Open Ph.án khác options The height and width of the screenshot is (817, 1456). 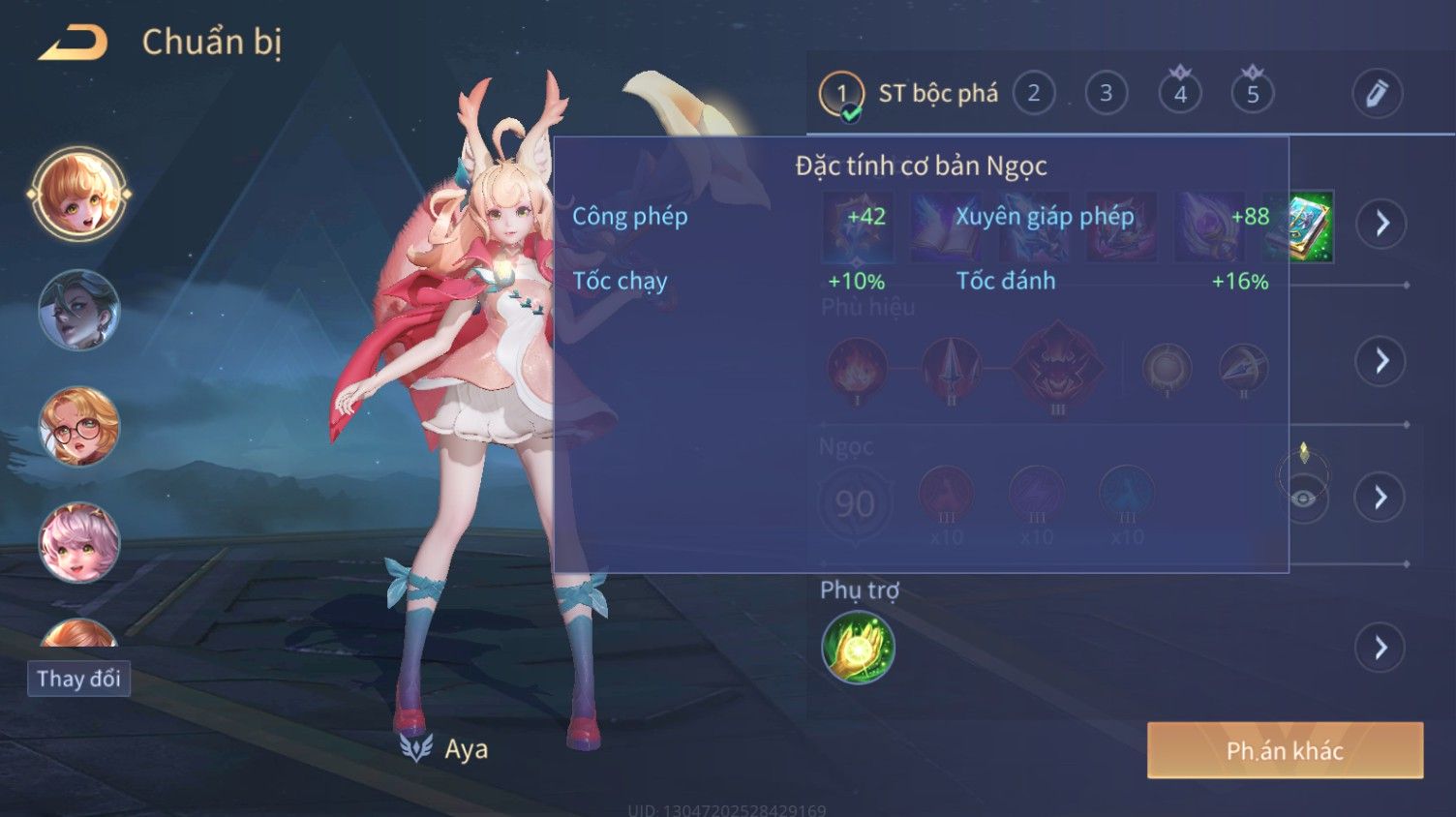pyautogui.click(x=1285, y=750)
